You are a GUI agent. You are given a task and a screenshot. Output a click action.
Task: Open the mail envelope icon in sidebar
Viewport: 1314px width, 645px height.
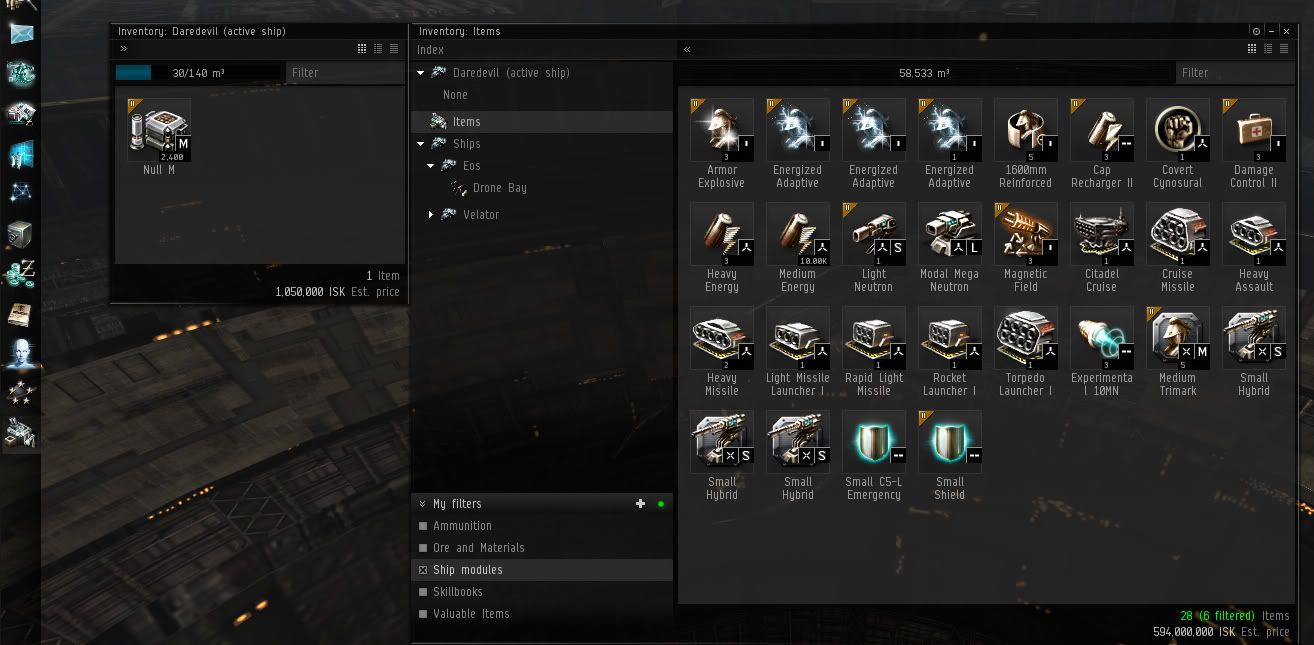tap(21, 33)
